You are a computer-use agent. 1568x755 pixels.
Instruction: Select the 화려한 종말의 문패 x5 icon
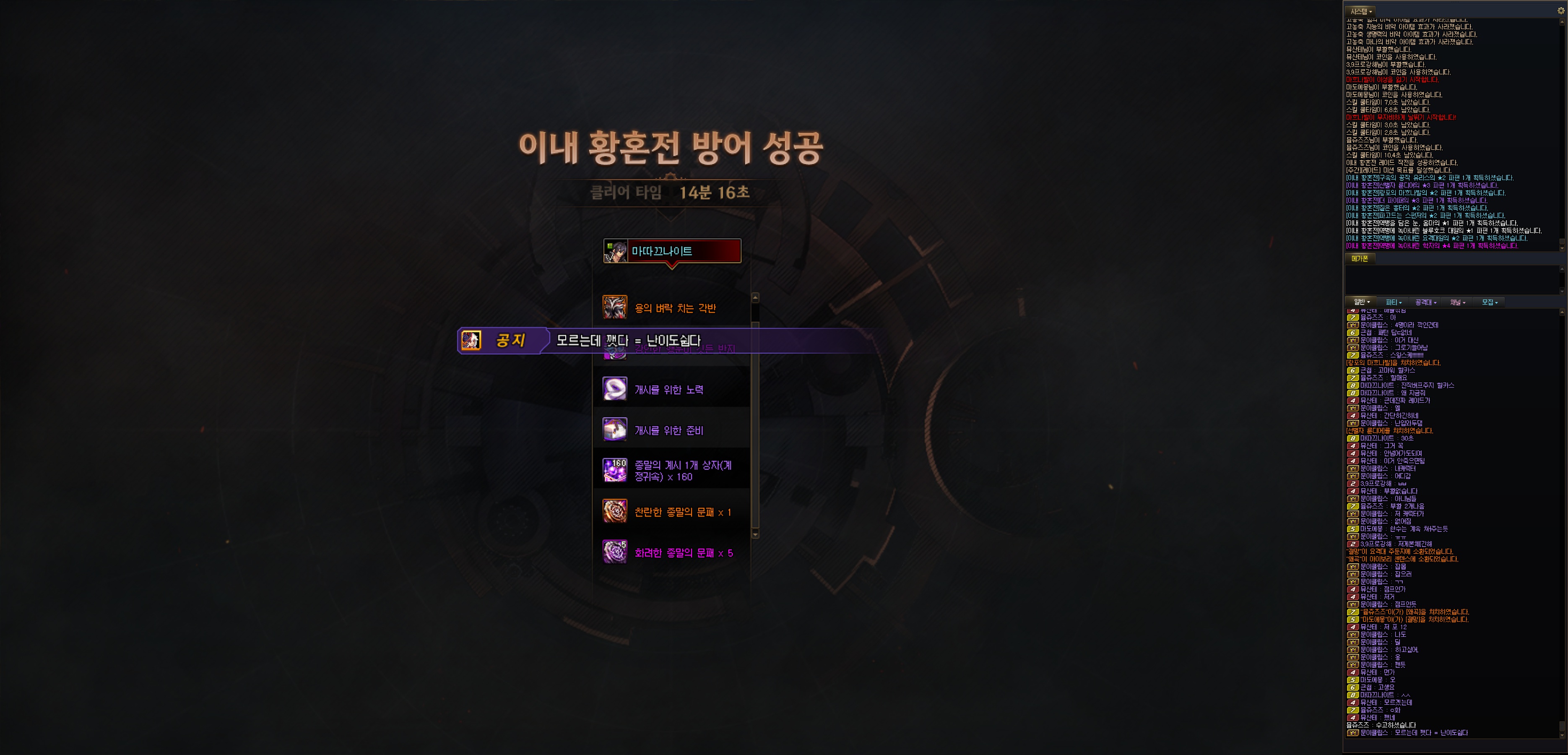point(615,552)
